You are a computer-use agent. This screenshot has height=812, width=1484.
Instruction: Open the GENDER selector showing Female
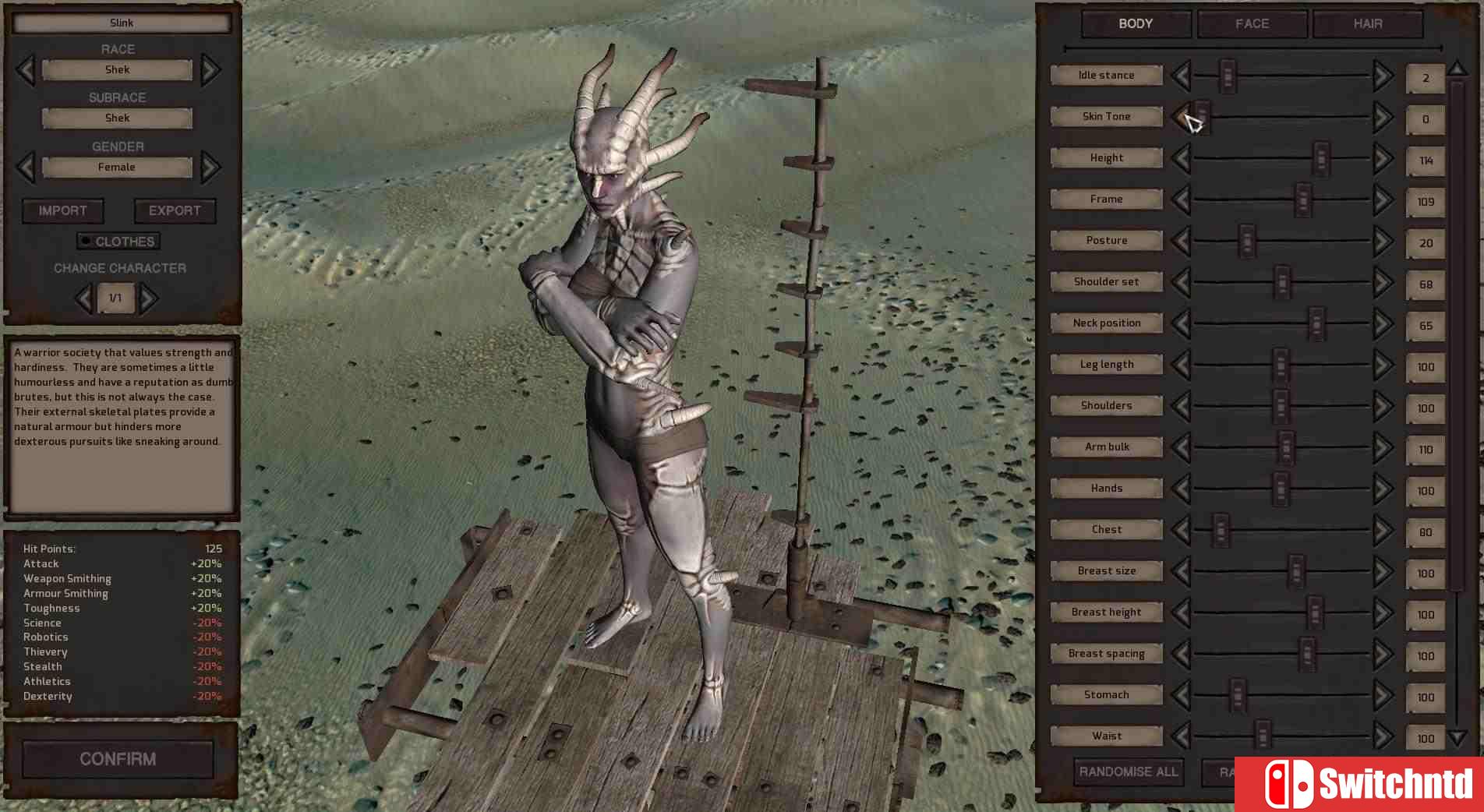[117, 167]
